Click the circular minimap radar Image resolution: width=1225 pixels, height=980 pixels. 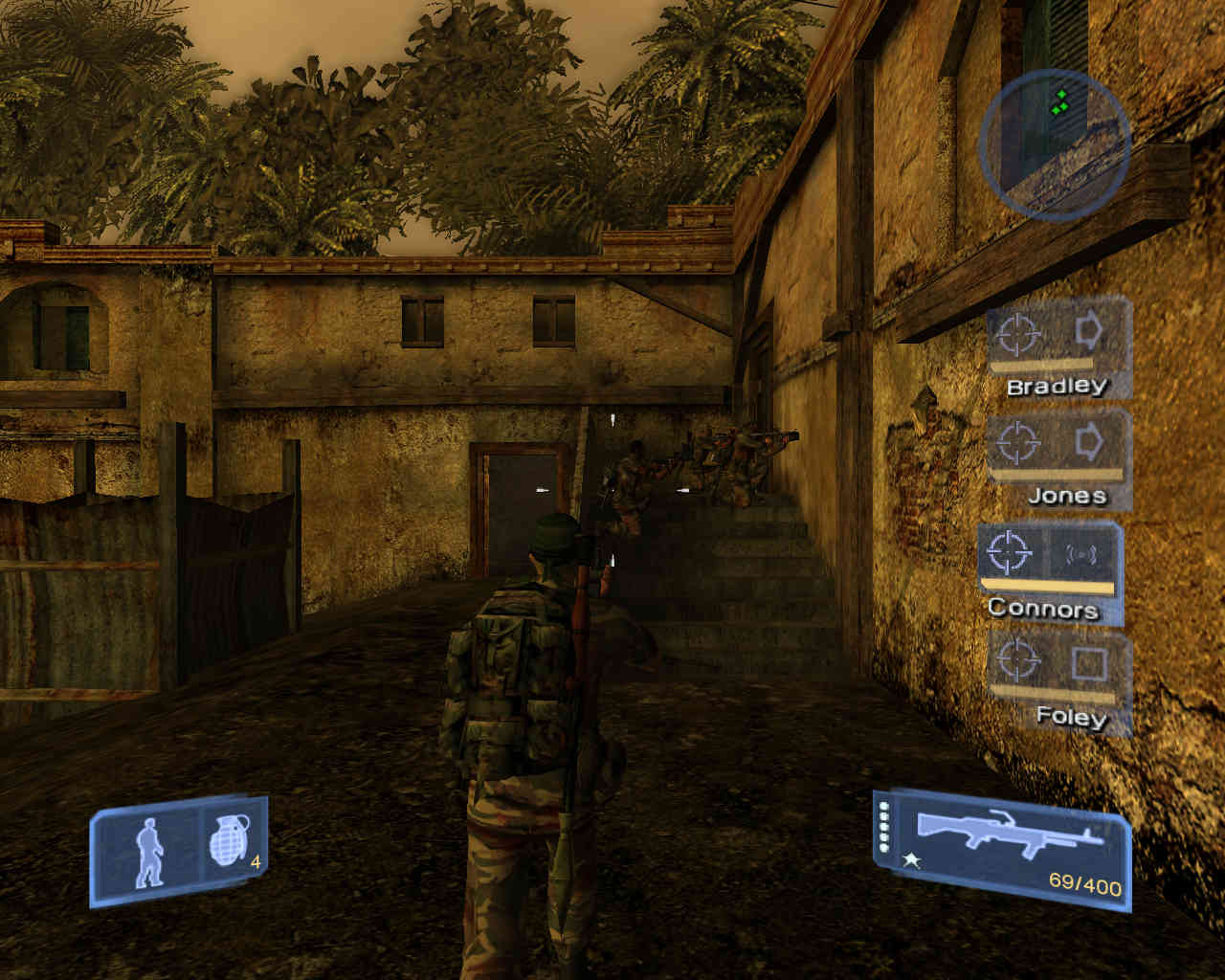pos(1055,144)
